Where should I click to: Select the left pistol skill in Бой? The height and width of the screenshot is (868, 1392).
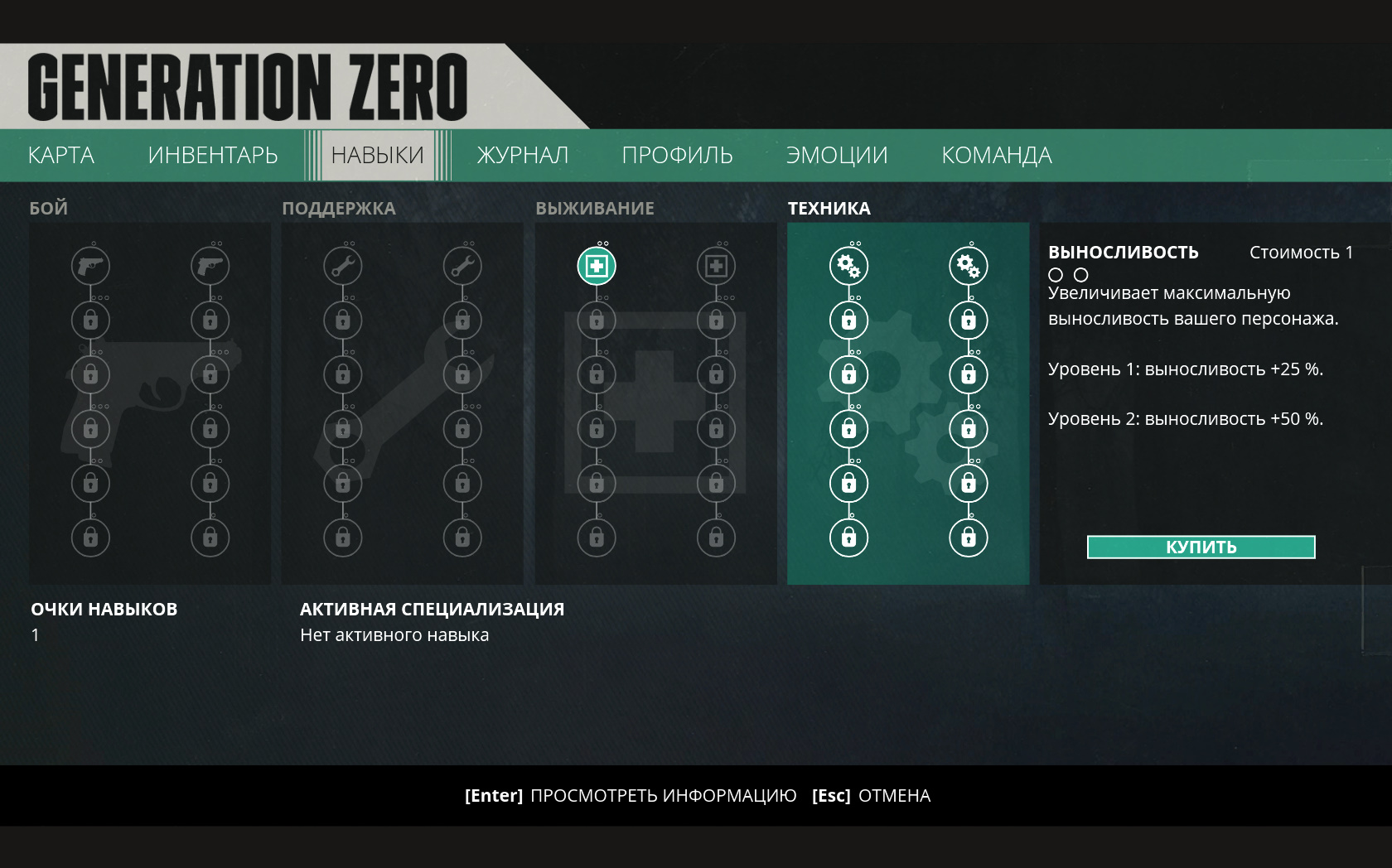tap(91, 266)
